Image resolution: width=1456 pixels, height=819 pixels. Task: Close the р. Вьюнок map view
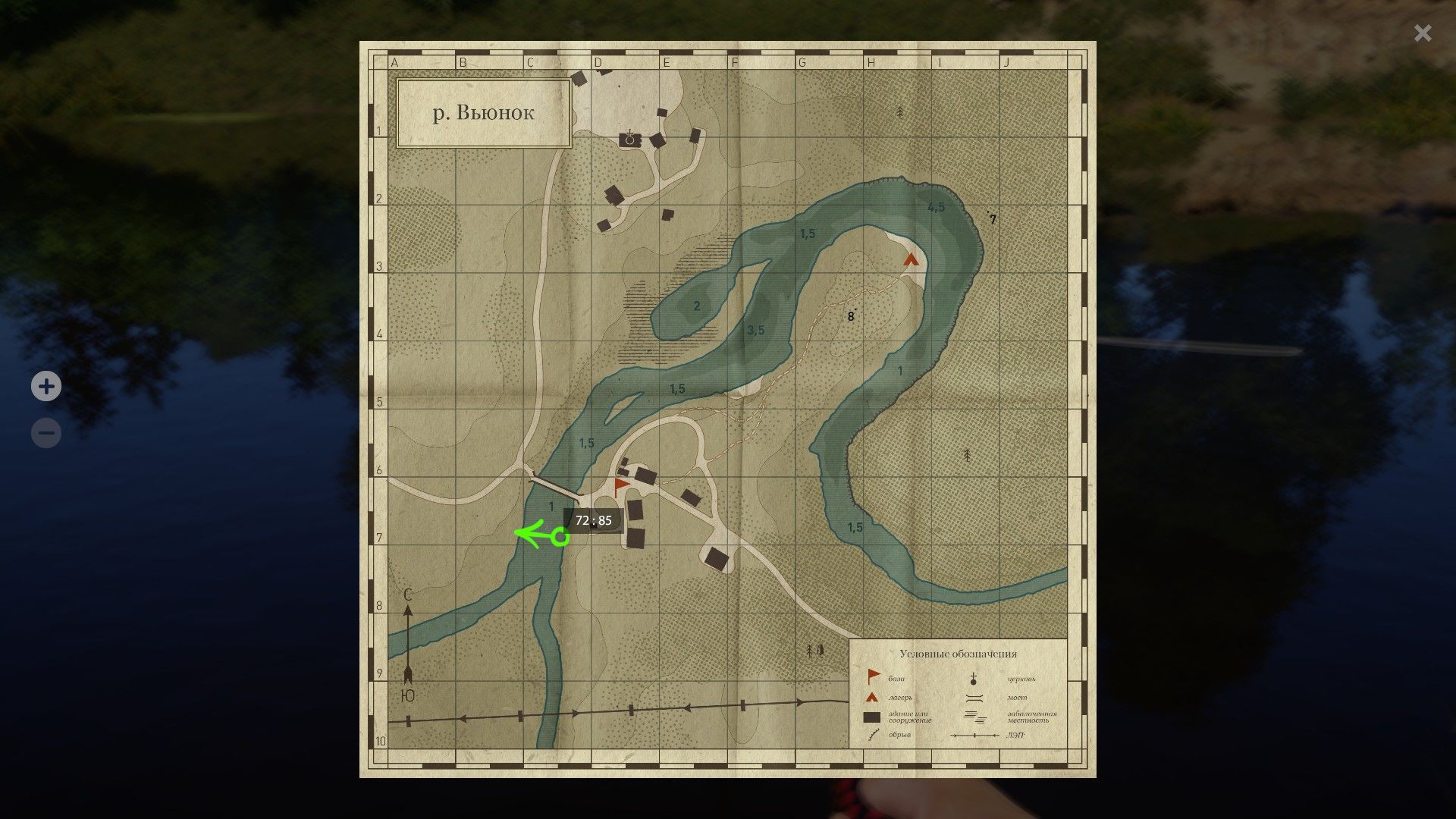(x=1422, y=33)
